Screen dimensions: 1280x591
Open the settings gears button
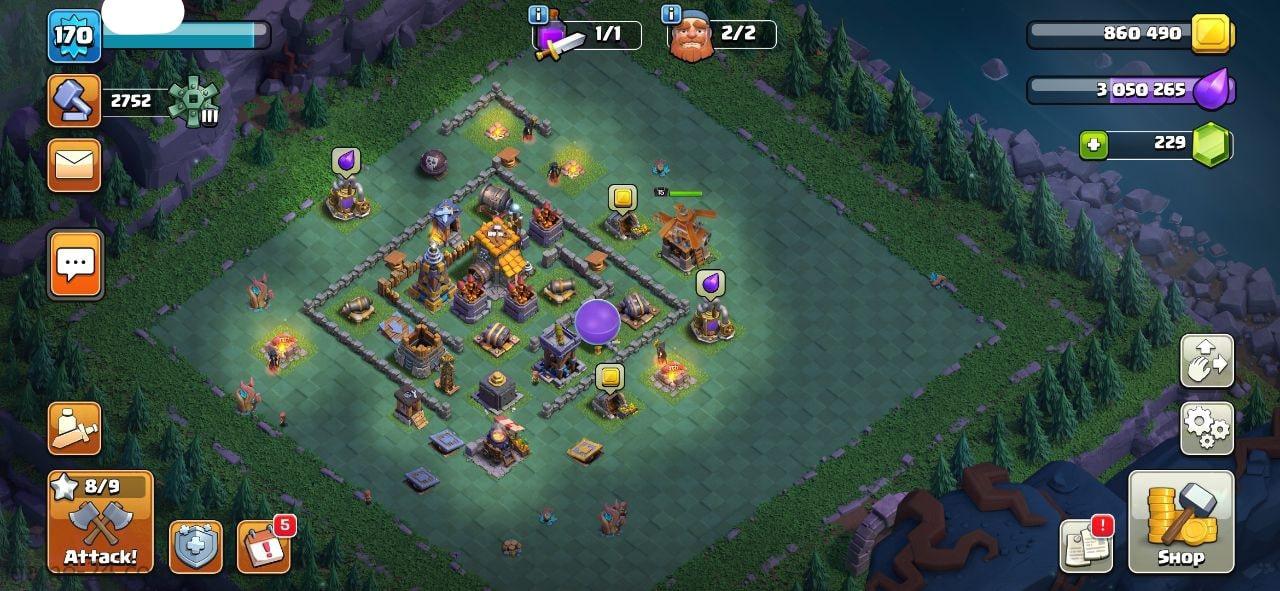[1206, 428]
